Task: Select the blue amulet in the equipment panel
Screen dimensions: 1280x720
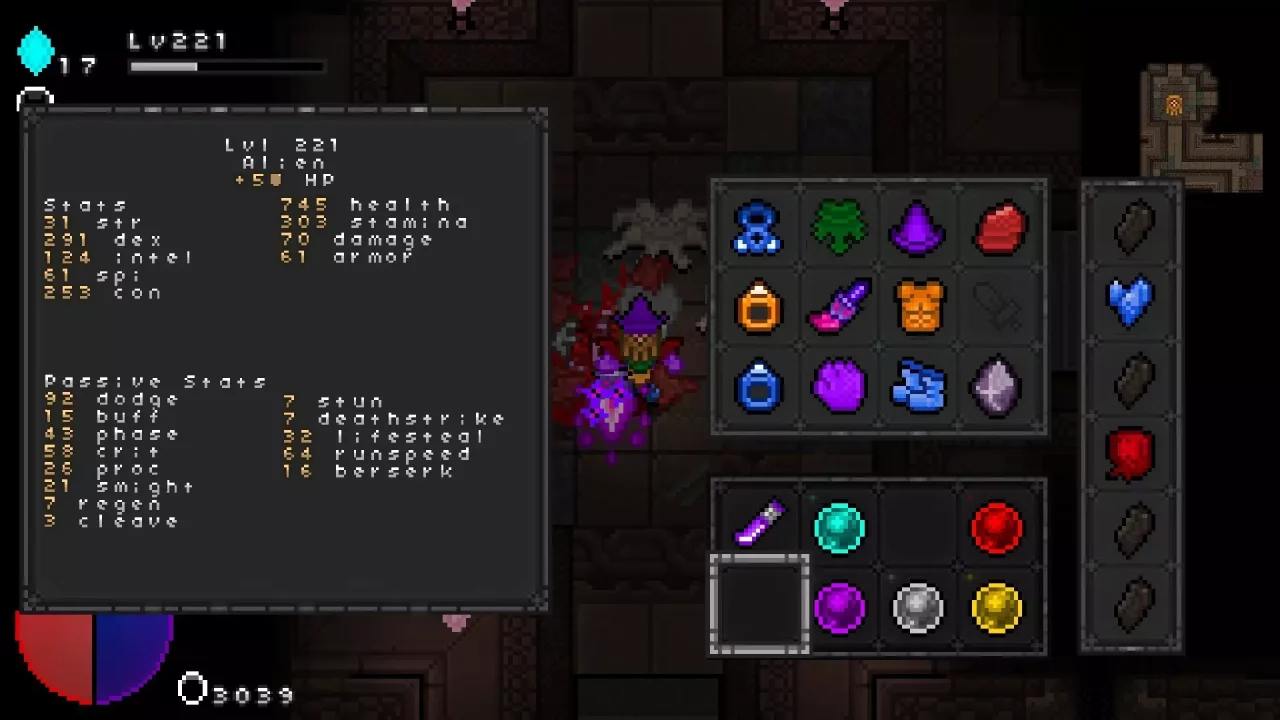Action: [x=758, y=227]
